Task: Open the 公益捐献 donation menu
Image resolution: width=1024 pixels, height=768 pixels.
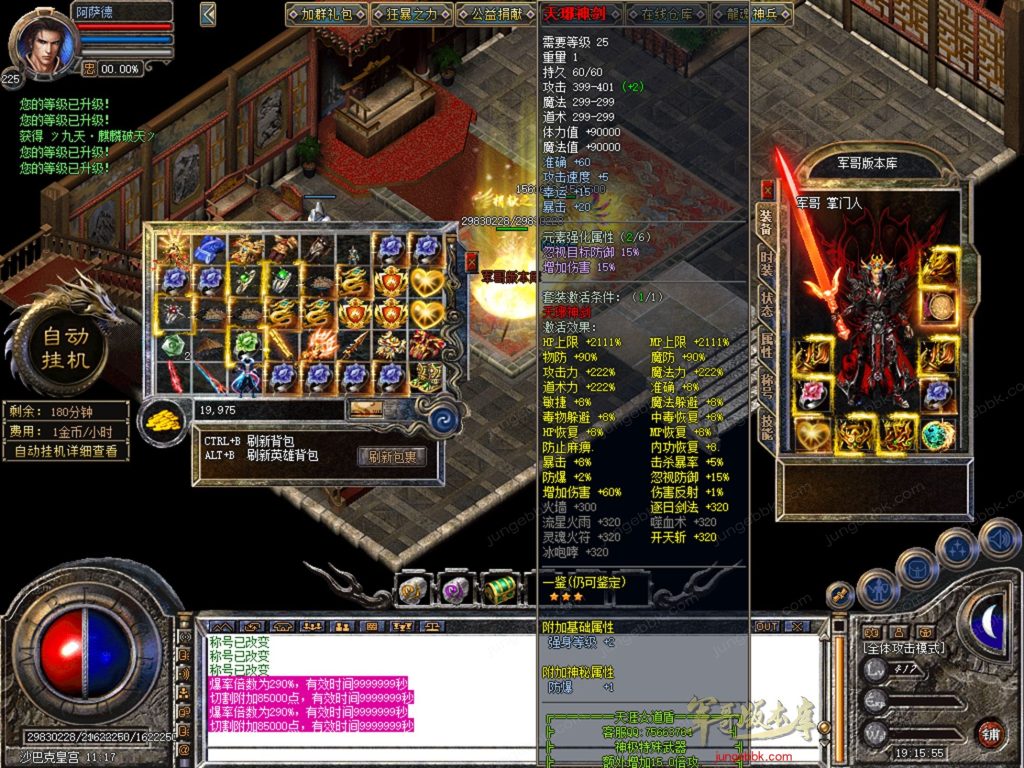Action: tap(496, 14)
